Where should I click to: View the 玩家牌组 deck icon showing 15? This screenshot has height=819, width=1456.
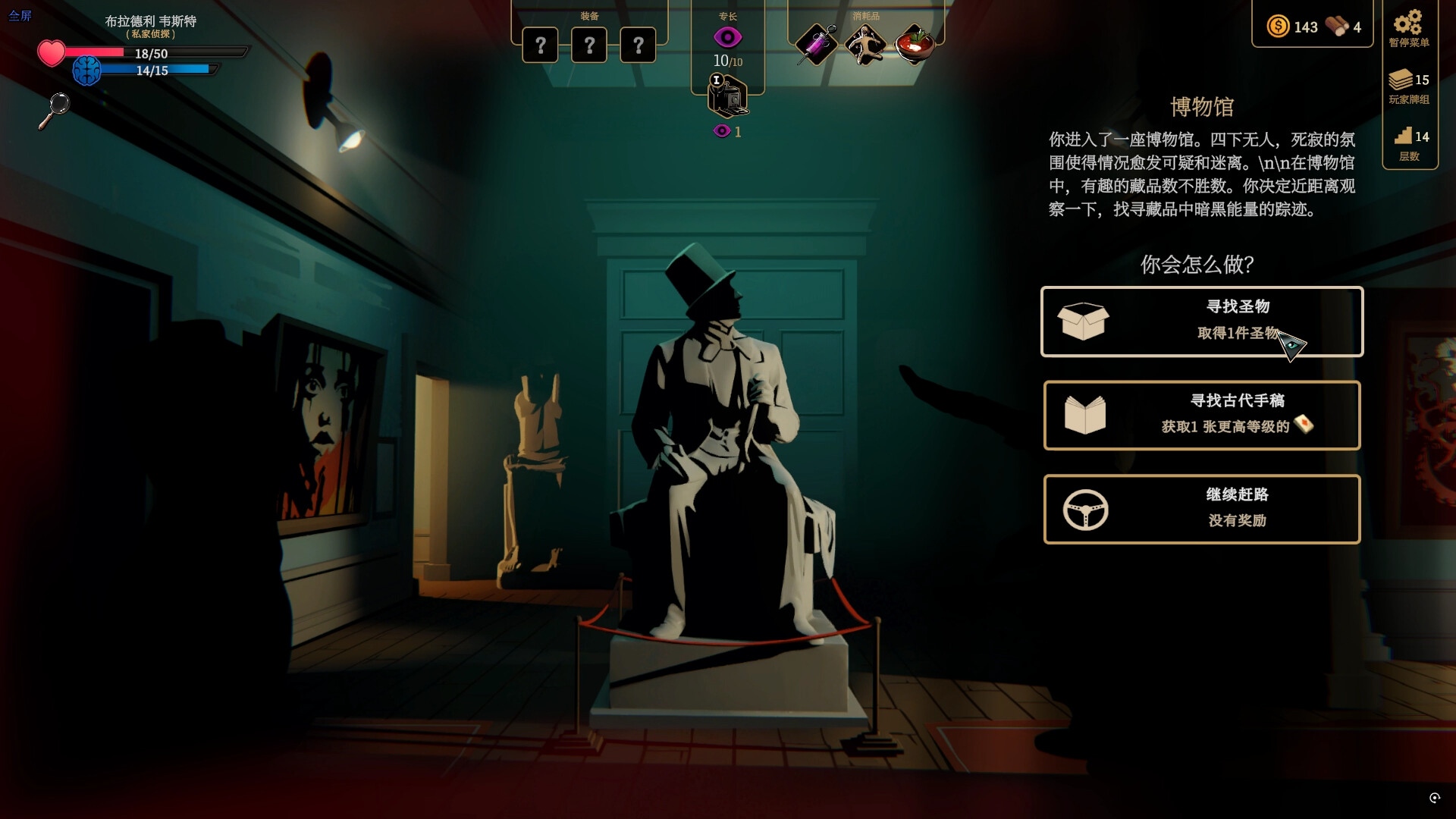pos(1401,80)
